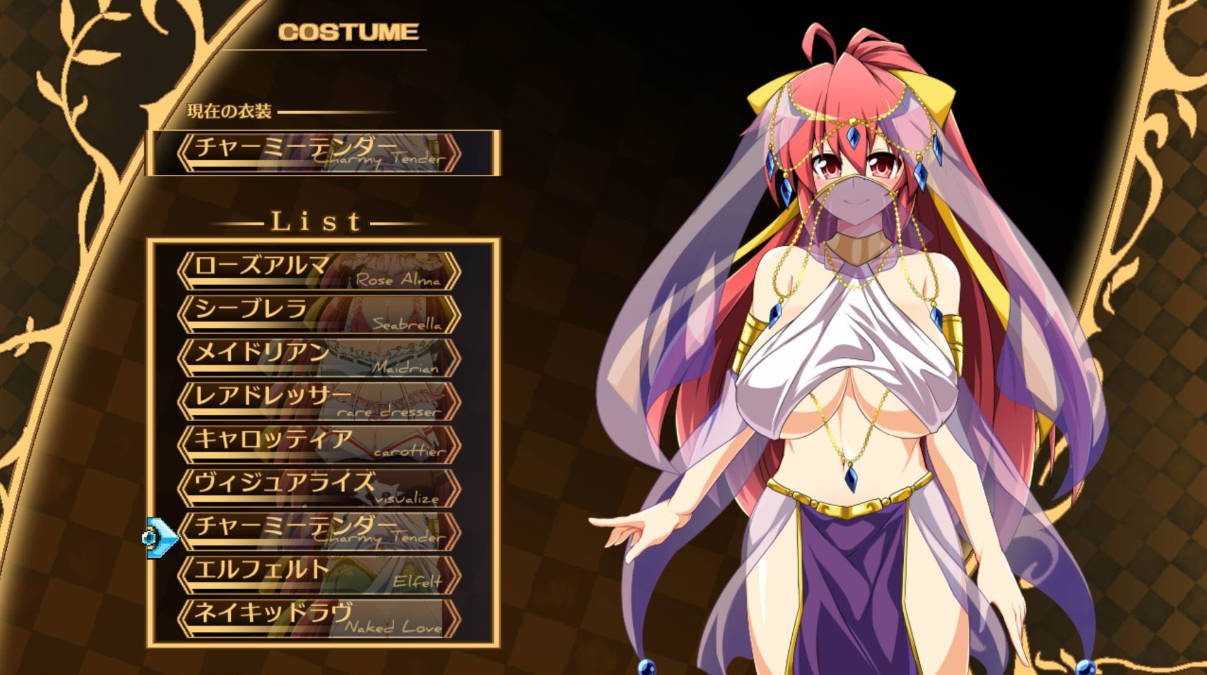Select the Rose Alma costume
Screen dimensions: 1207x675
[x=319, y=271]
